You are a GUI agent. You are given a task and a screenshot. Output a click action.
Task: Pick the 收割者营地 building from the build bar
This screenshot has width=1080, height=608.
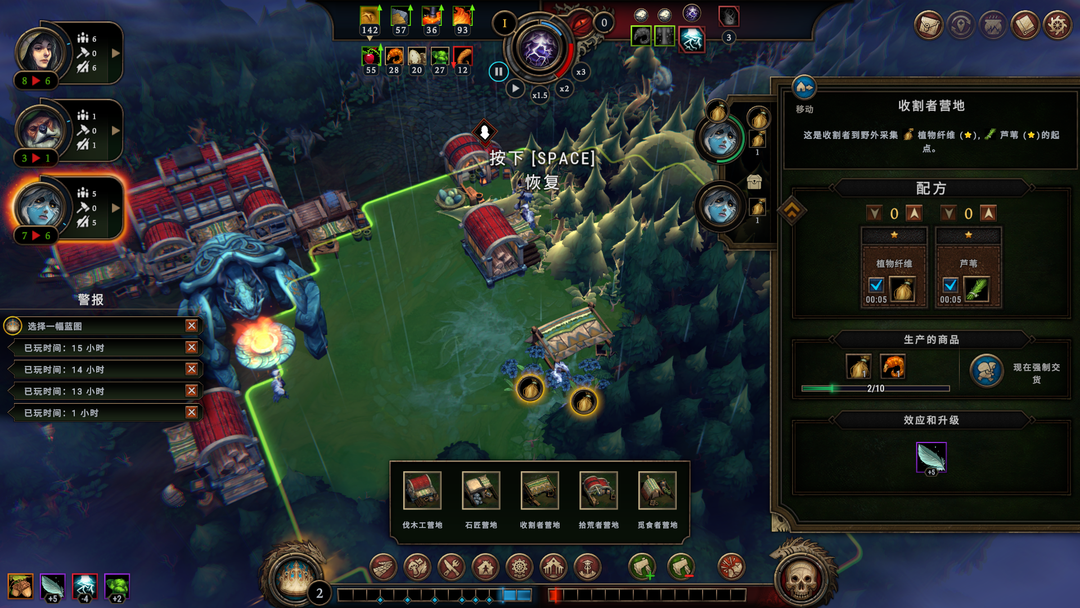pos(540,491)
